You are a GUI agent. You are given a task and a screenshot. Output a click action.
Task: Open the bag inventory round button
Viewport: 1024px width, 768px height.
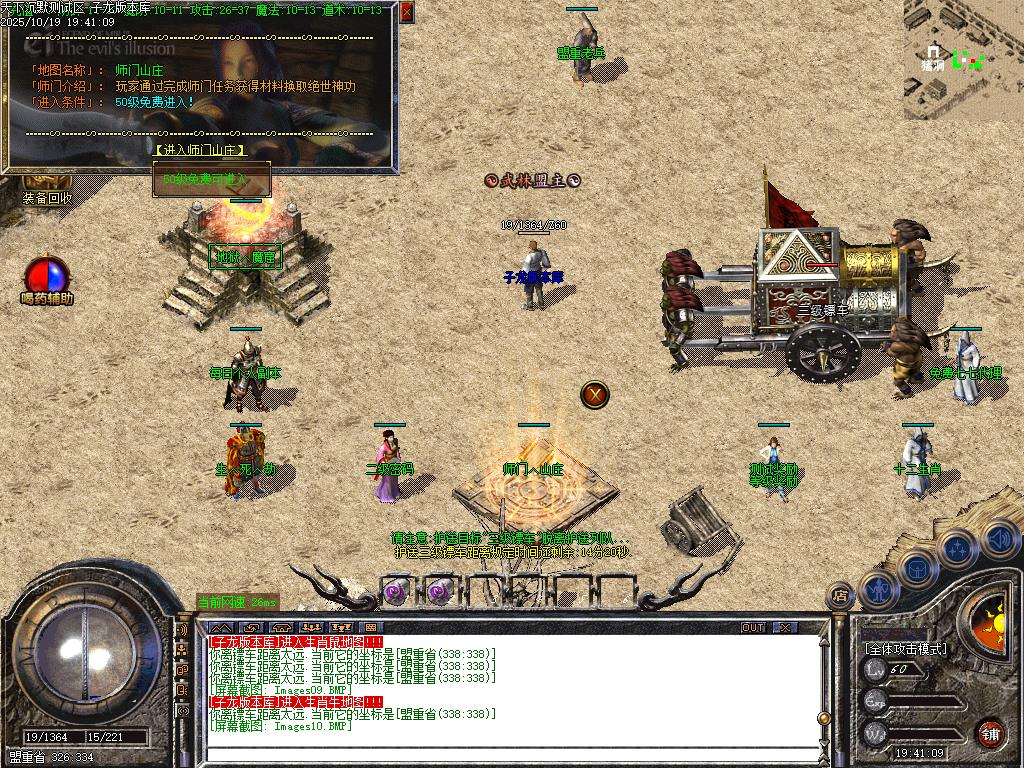[x=918, y=569]
